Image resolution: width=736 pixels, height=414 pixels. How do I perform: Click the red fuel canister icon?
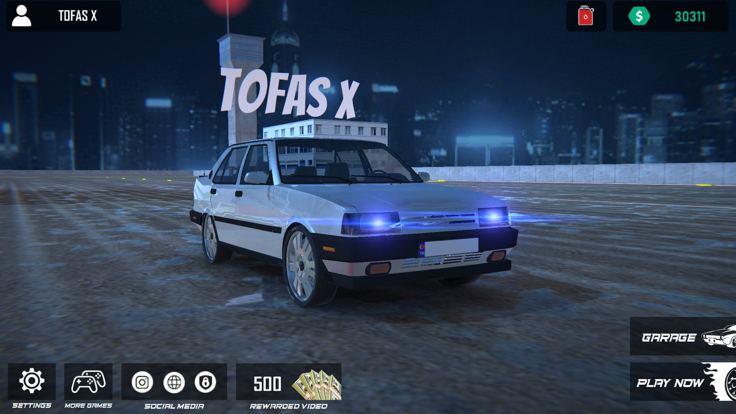point(586,16)
